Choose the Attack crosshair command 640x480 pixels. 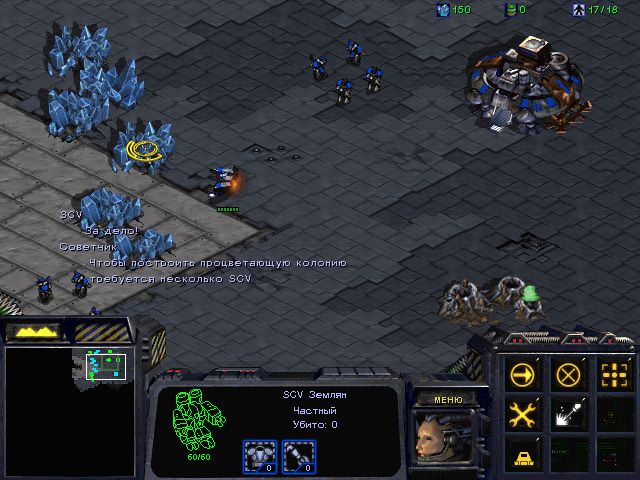(613, 375)
